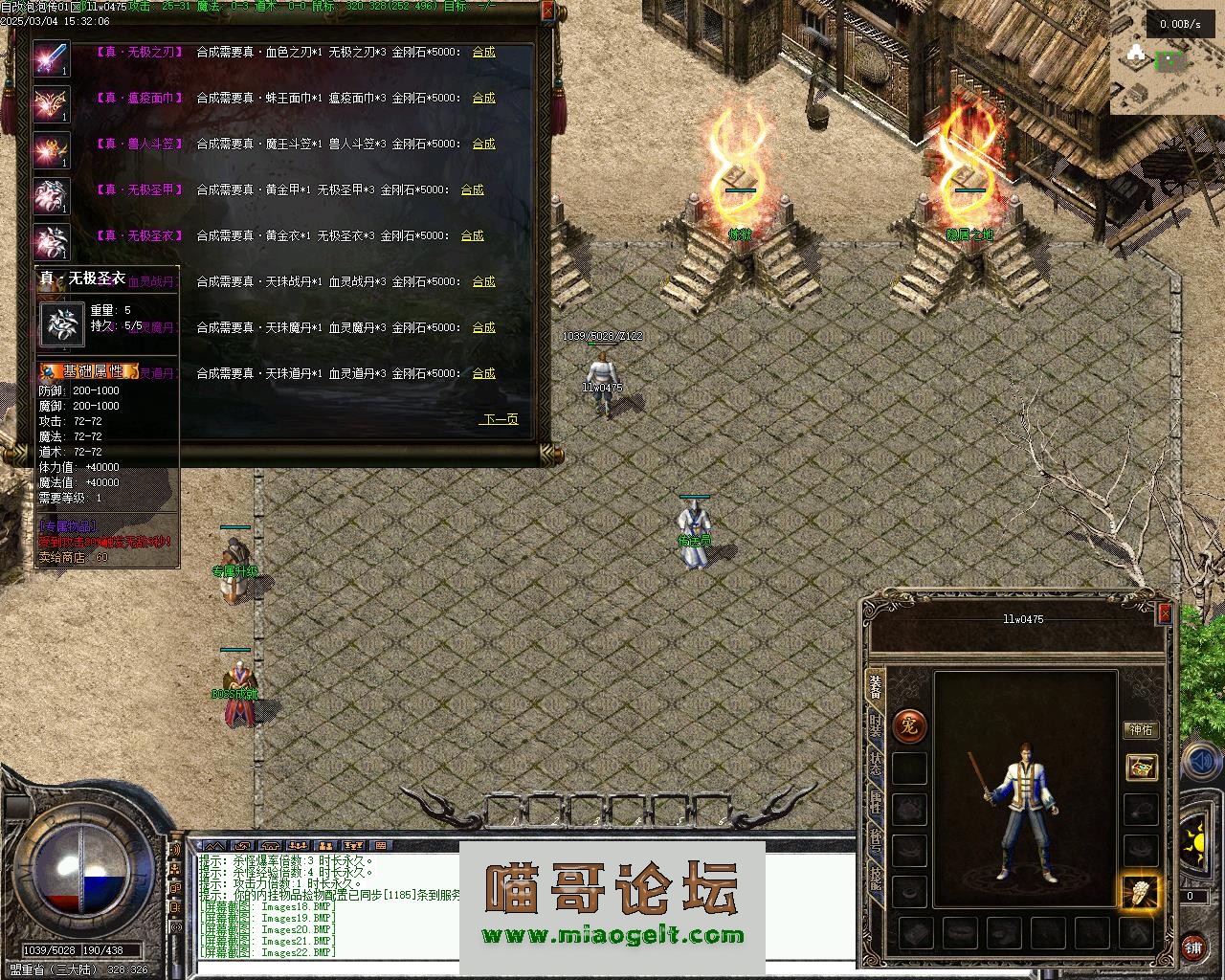Go to the next page (下一页)
Image resolution: width=1225 pixels, height=980 pixels.
tap(500, 419)
